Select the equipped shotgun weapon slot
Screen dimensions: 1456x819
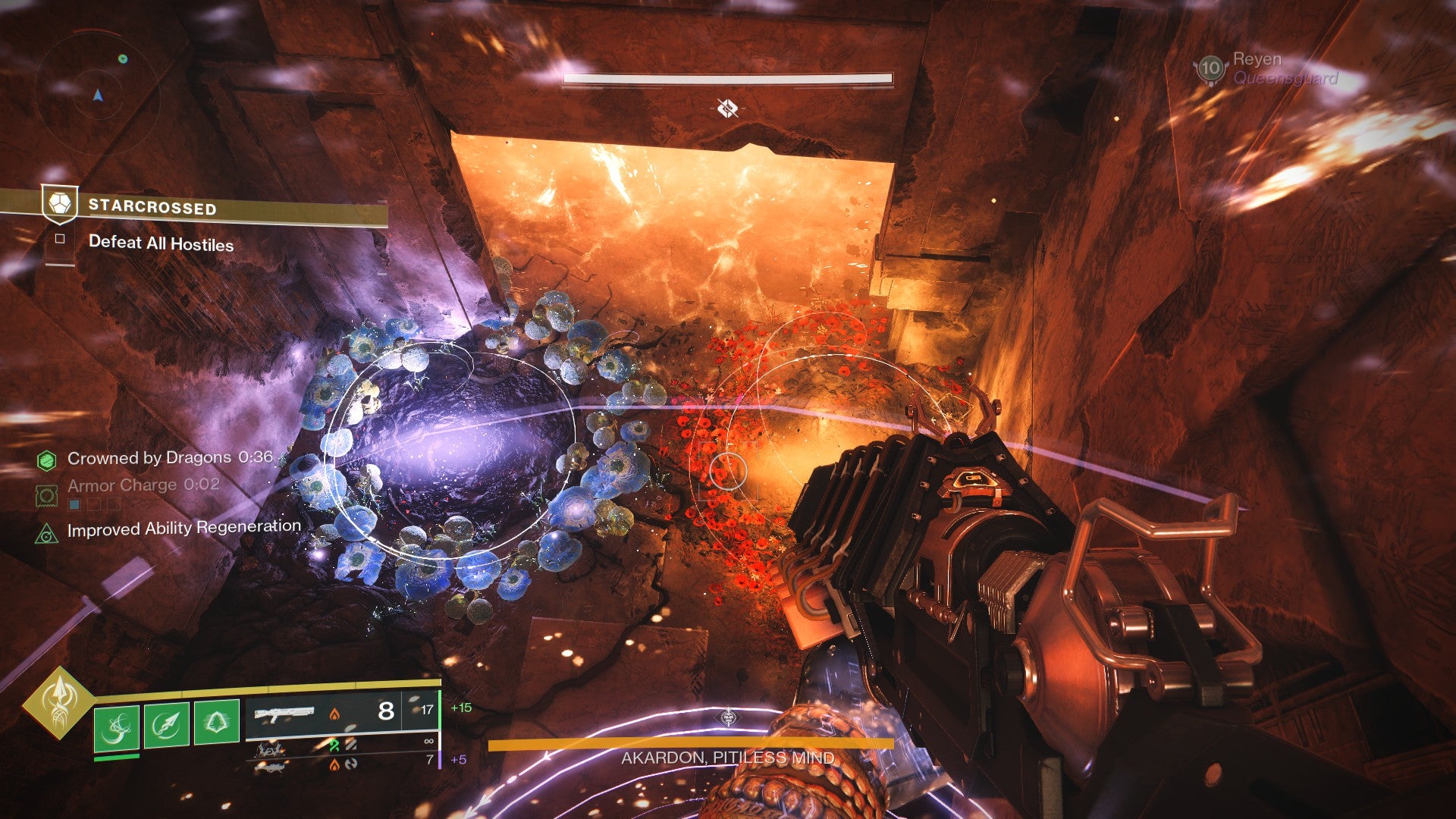[x=284, y=713]
